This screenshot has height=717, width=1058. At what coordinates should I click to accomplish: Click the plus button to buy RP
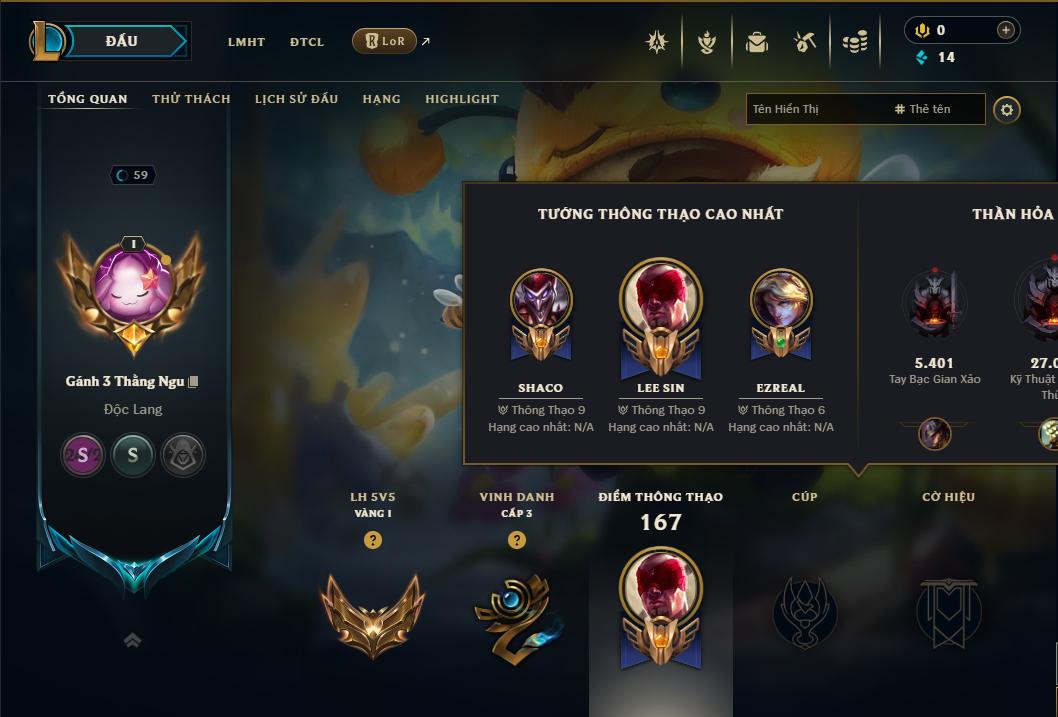(x=1005, y=30)
